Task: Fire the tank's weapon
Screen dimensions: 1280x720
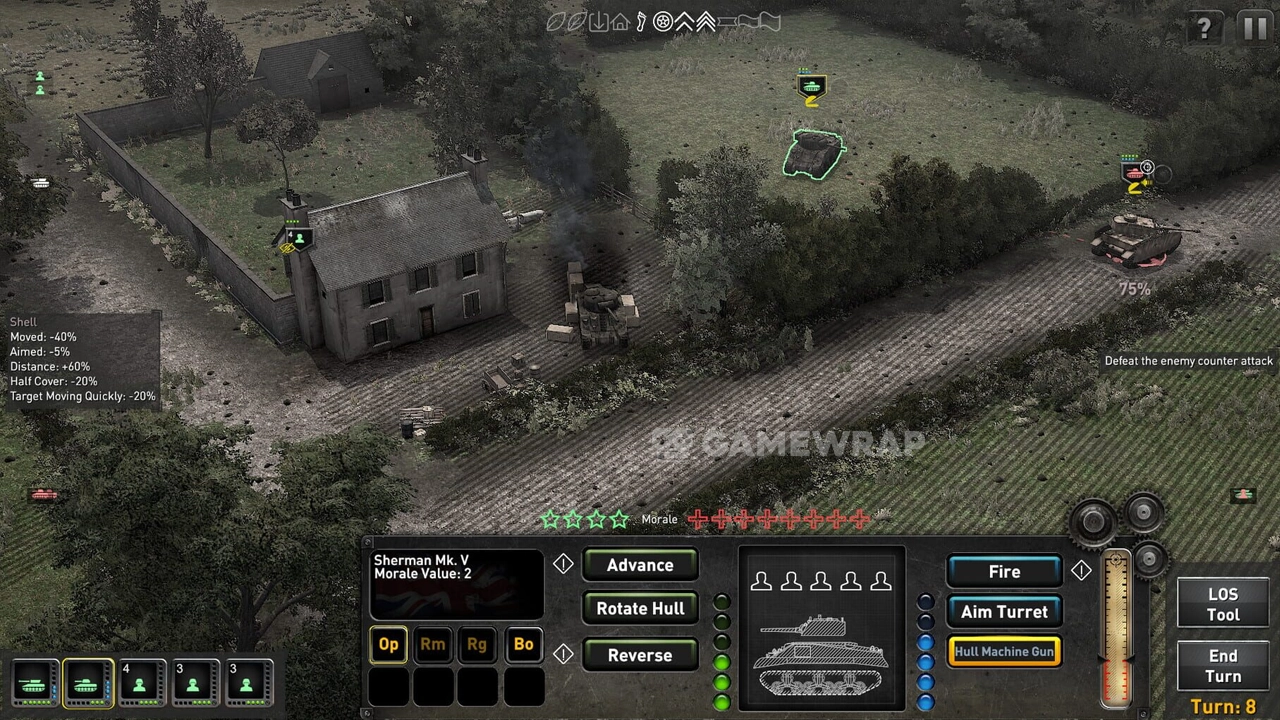Action: [x=1004, y=572]
